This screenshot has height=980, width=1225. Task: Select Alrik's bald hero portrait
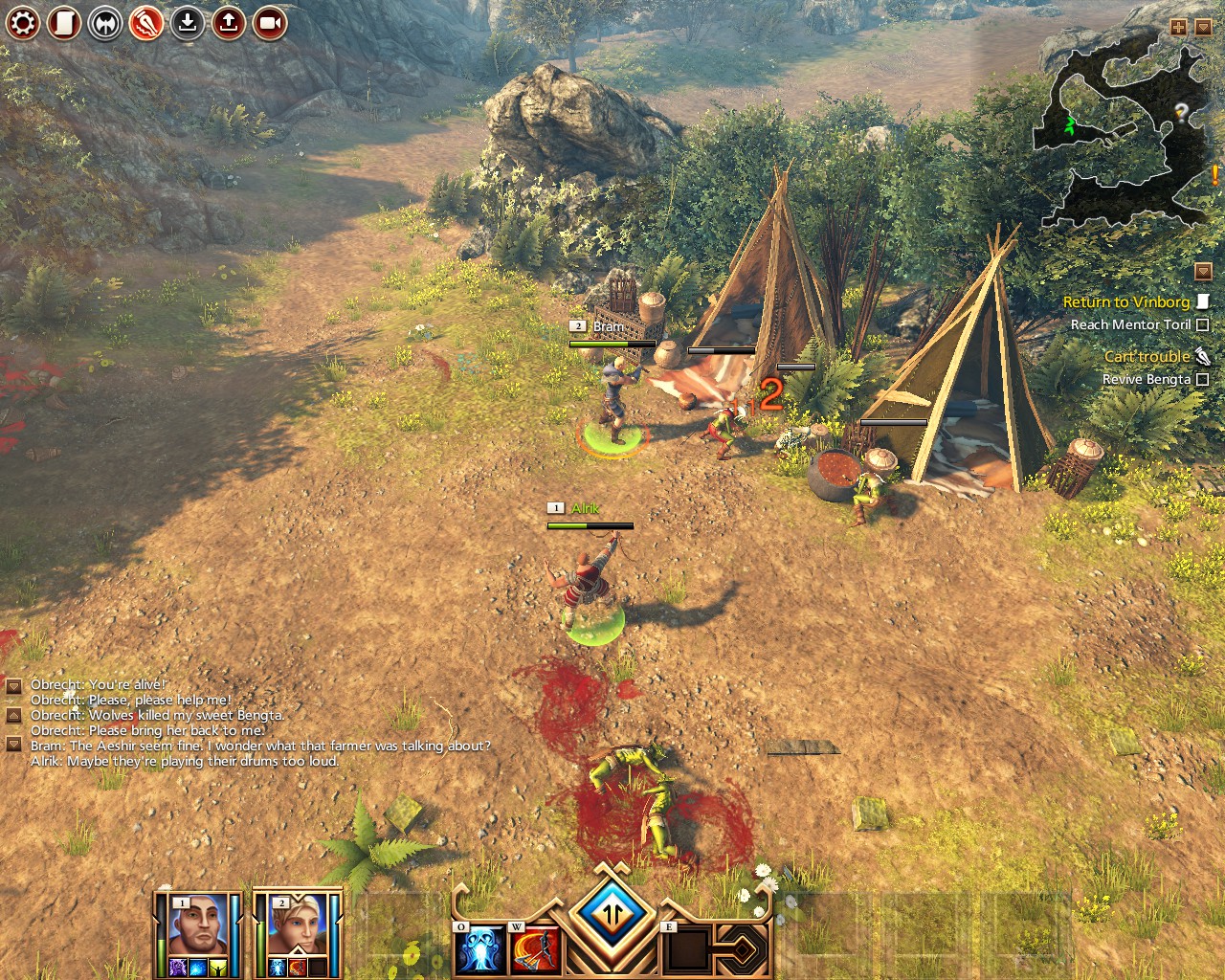tap(196, 927)
